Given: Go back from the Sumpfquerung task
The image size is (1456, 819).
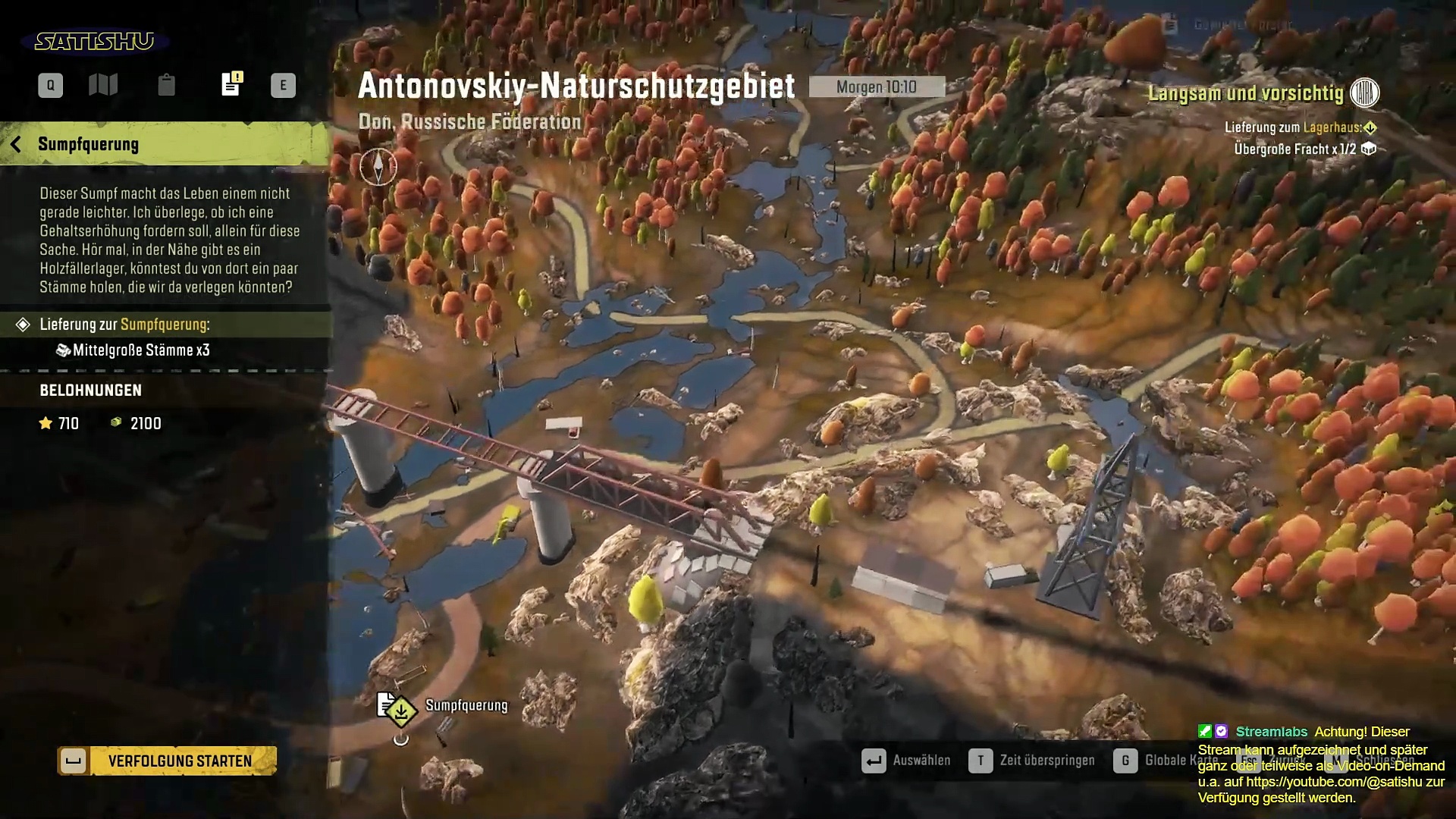Looking at the screenshot, I should click(16, 144).
